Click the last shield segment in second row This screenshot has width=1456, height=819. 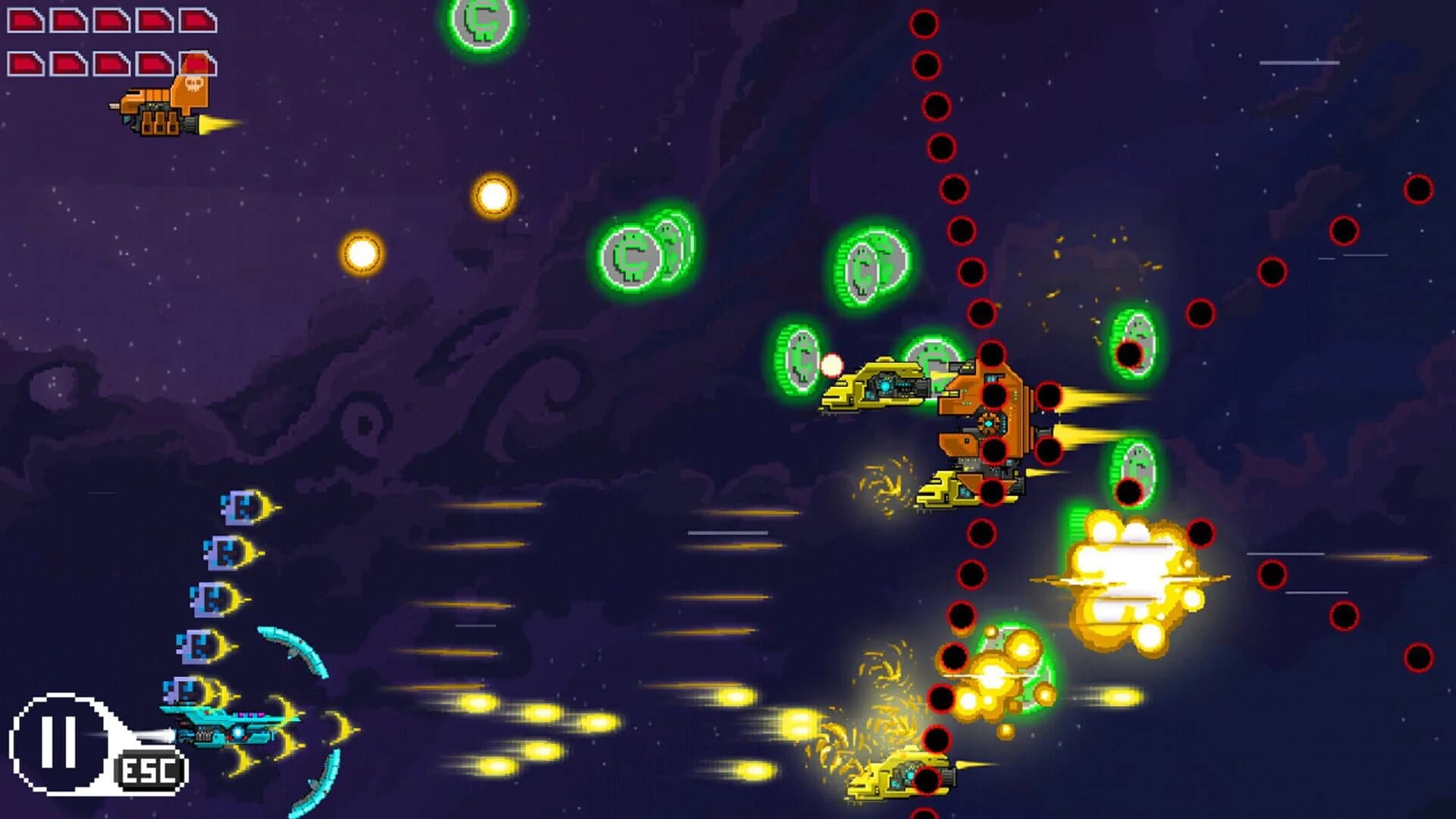click(x=197, y=64)
